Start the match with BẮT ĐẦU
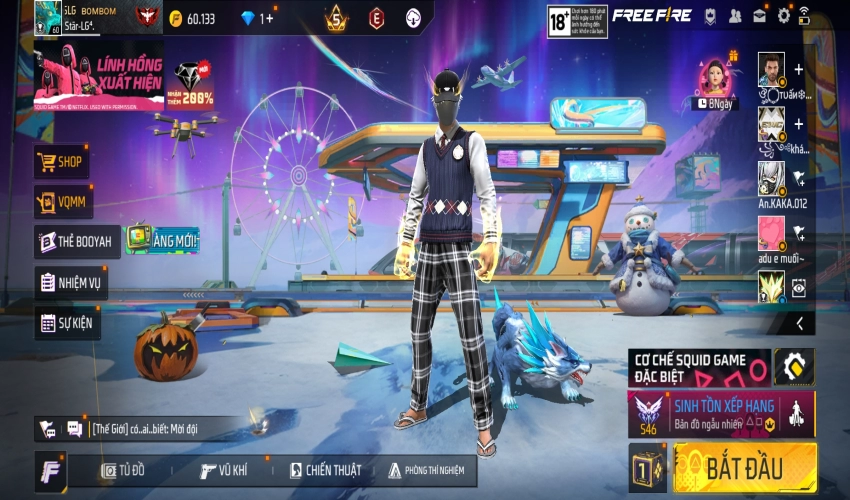The width and height of the screenshot is (850, 500). point(745,468)
